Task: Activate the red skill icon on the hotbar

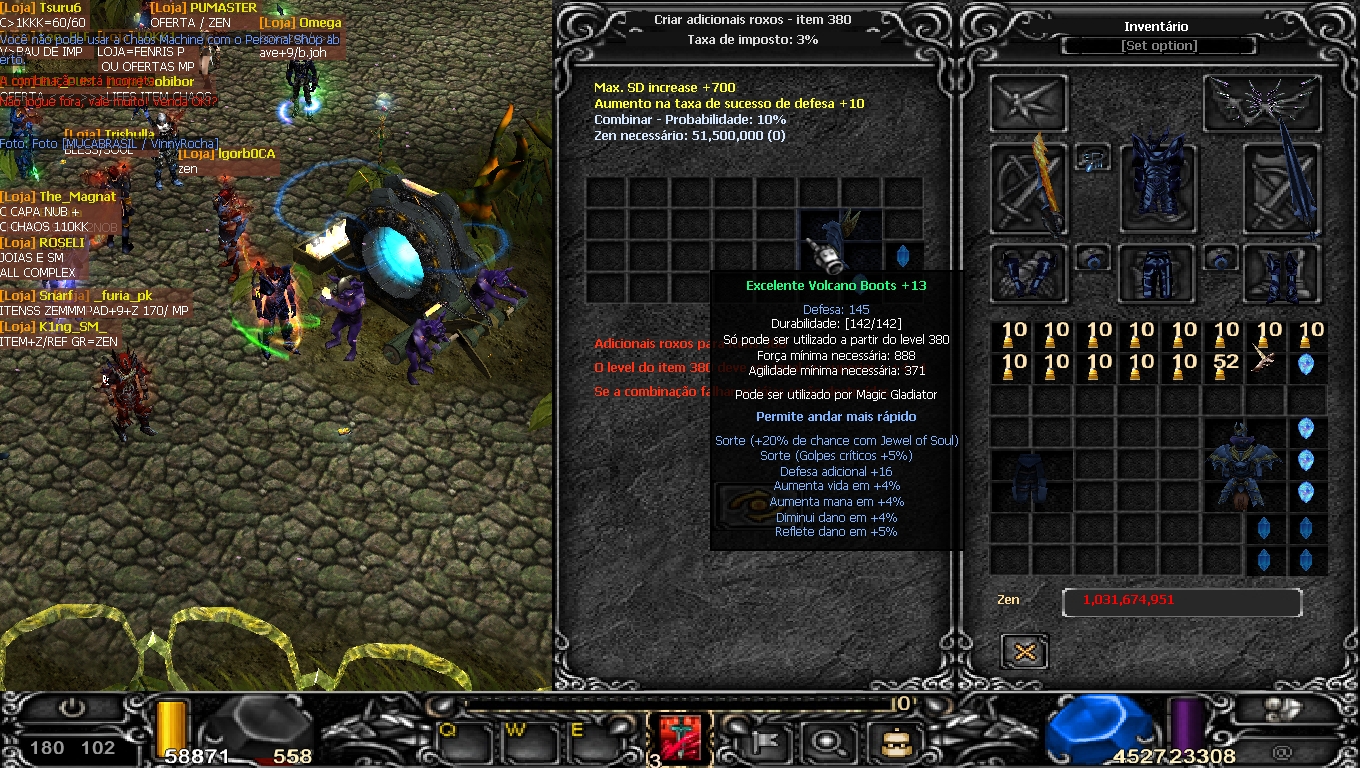Action: tap(680, 740)
